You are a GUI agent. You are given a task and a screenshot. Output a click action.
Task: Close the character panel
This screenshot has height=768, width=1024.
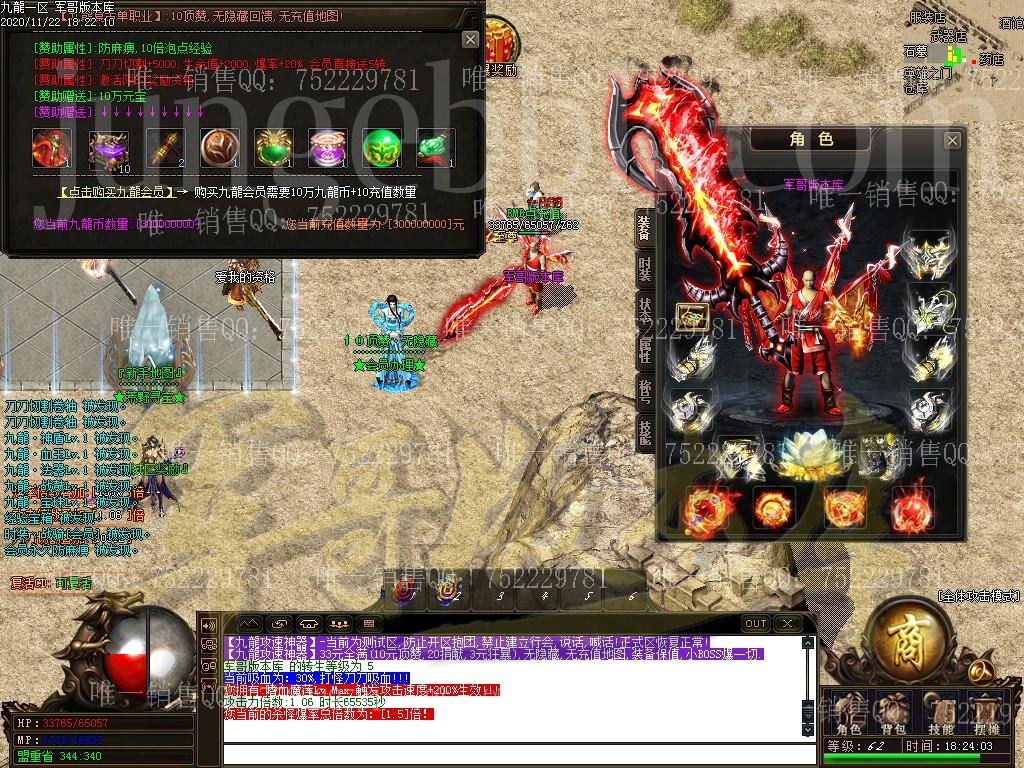pyautogui.click(x=952, y=140)
